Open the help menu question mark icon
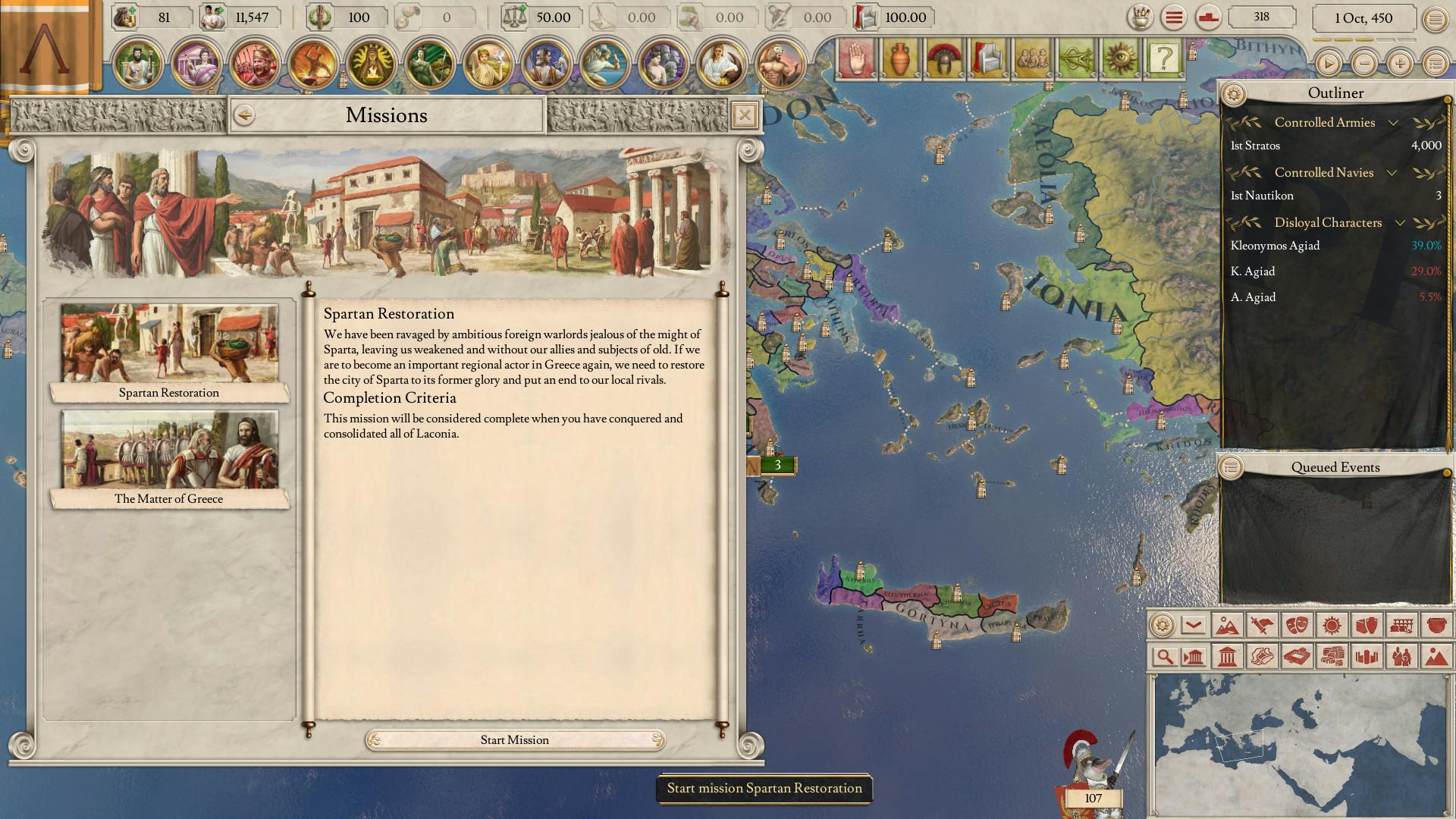1456x819 pixels. [x=1165, y=58]
